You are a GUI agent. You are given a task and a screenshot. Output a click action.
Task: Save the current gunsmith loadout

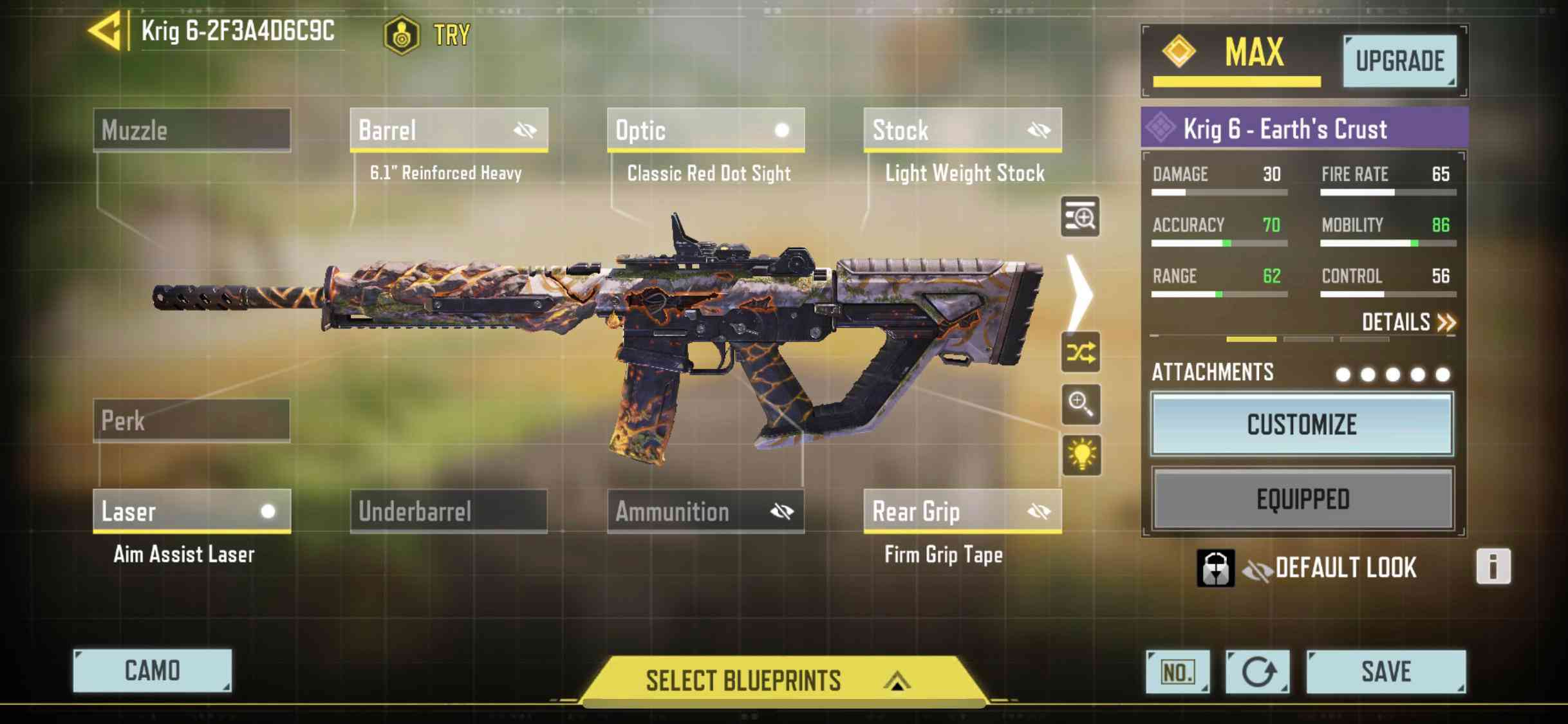click(1386, 672)
